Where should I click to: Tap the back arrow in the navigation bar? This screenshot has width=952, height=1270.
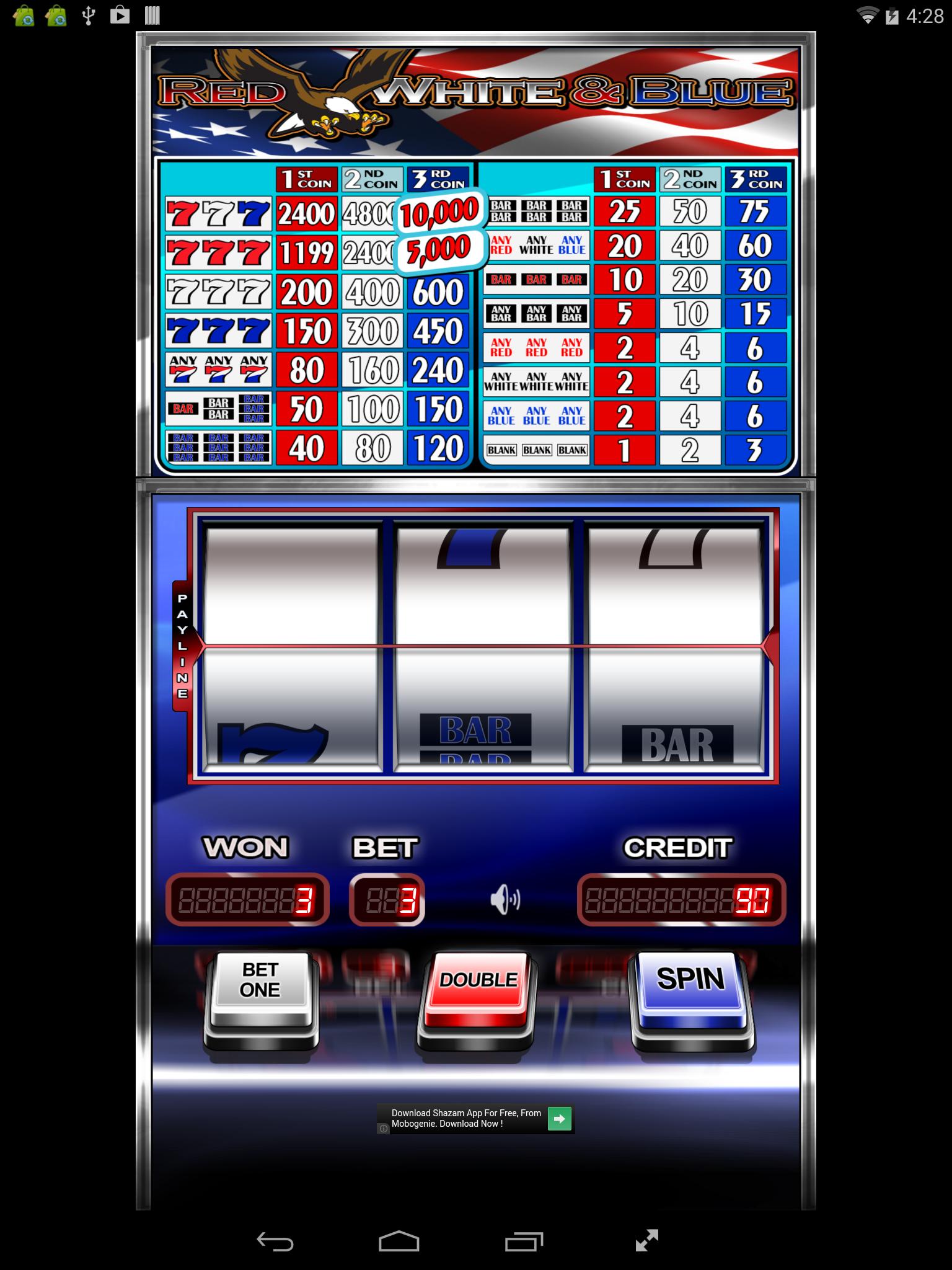coord(274,1238)
